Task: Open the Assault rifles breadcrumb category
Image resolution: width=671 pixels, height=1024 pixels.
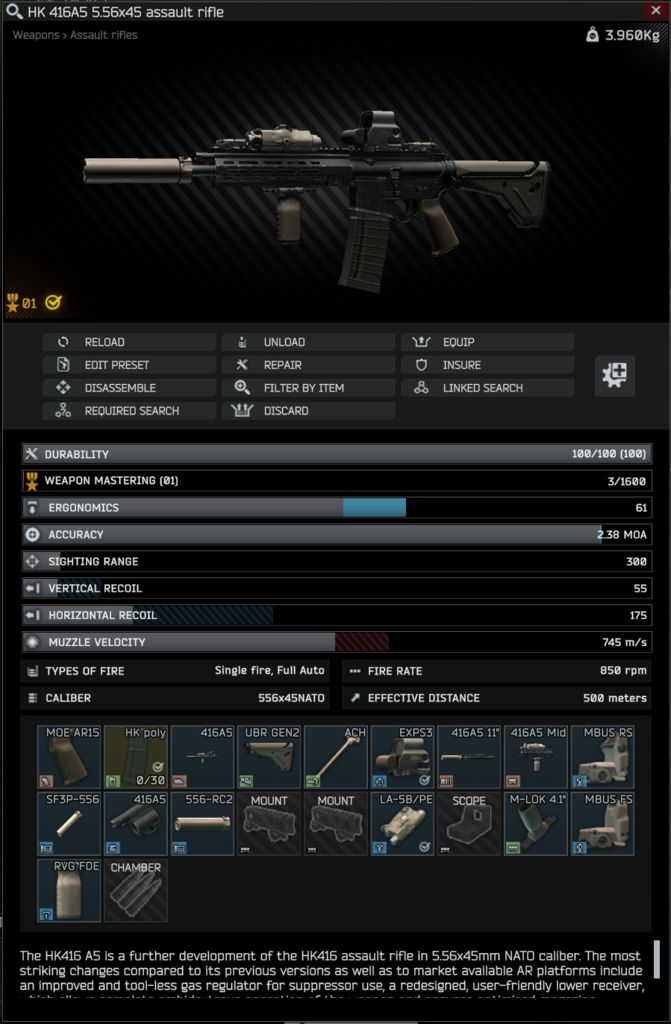Action: (104, 35)
